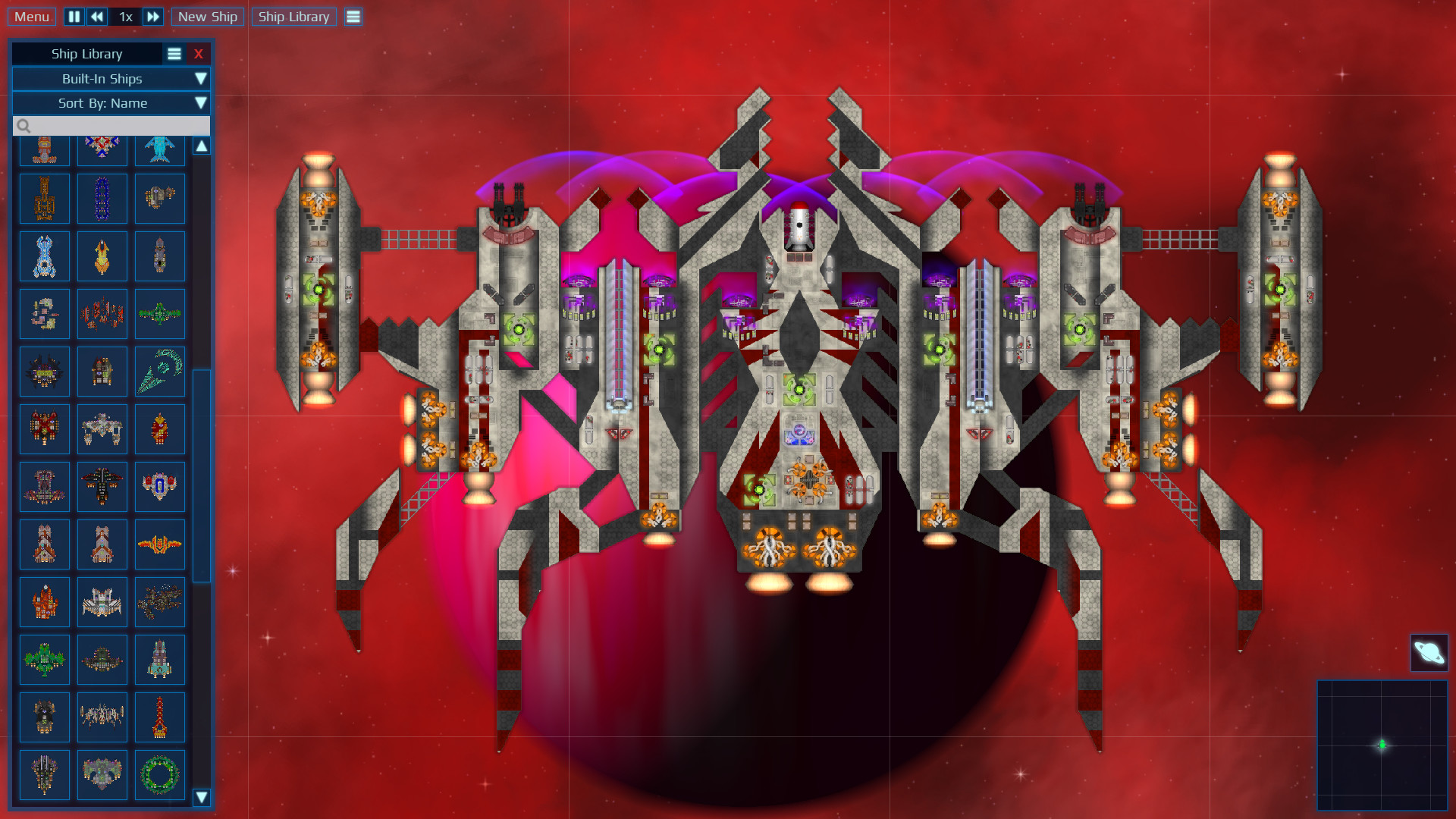The width and height of the screenshot is (1456, 819).
Task: Select the cyan shark-like ship thumbnail
Action: [x=160, y=147]
